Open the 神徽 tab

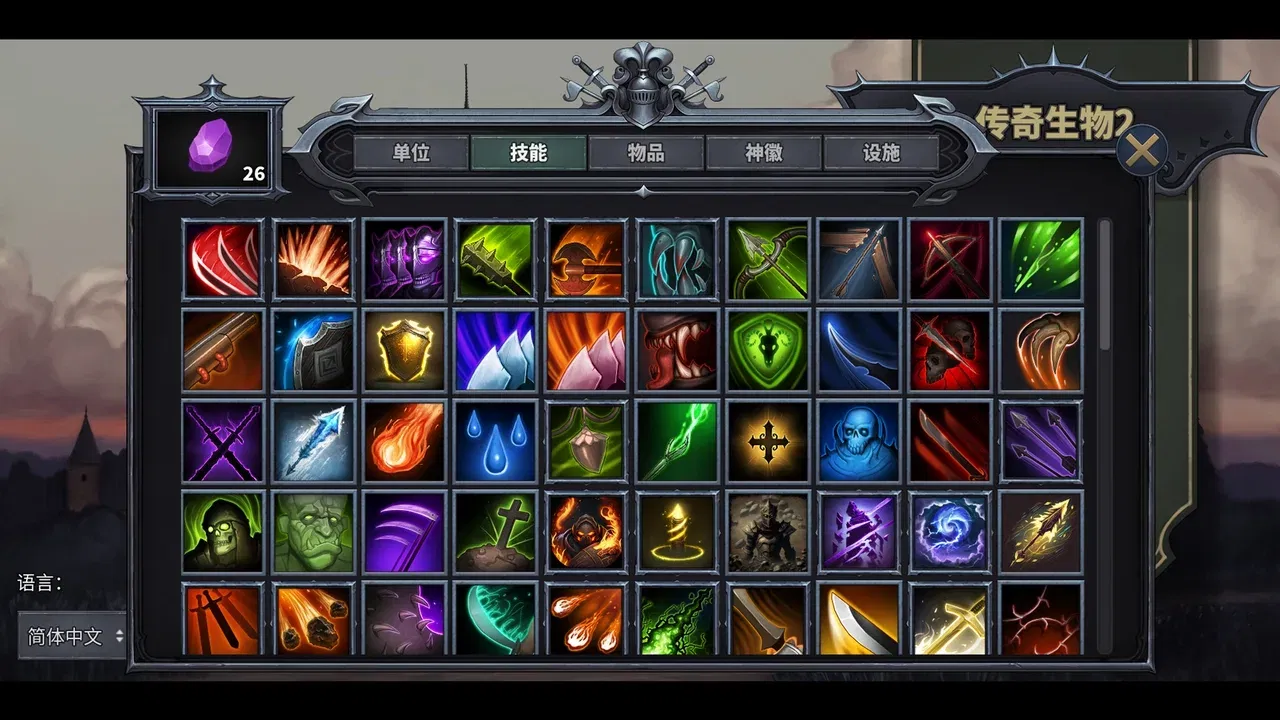click(x=762, y=153)
